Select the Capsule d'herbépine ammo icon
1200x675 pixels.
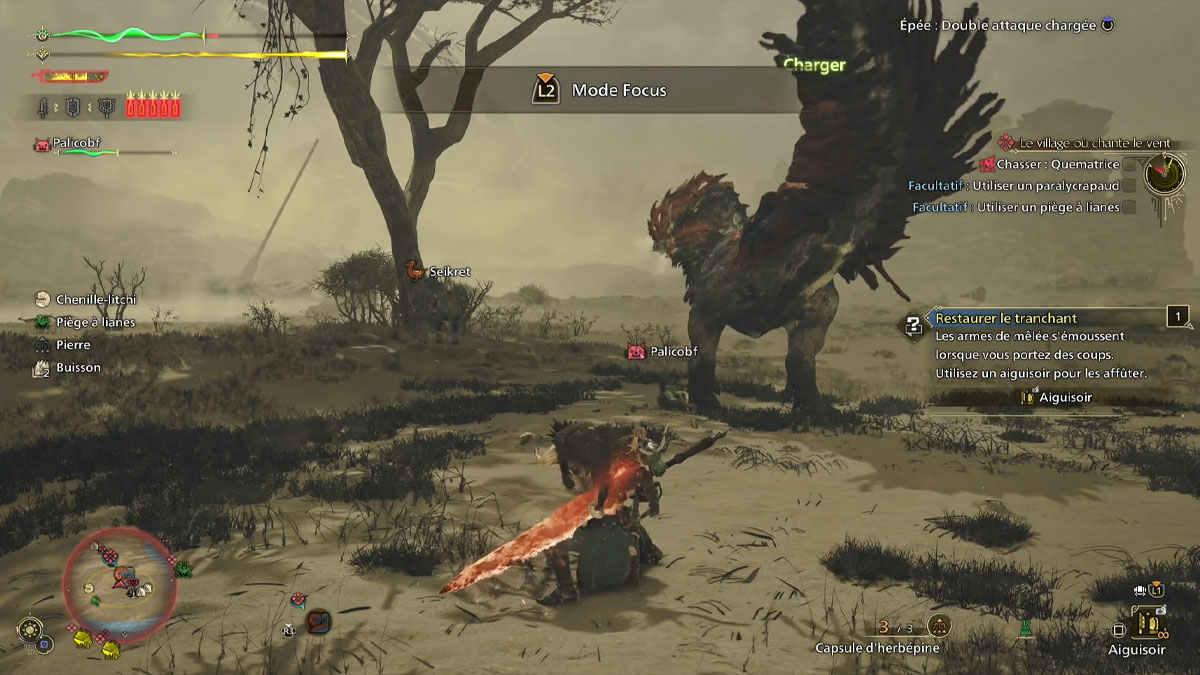[x=939, y=627]
